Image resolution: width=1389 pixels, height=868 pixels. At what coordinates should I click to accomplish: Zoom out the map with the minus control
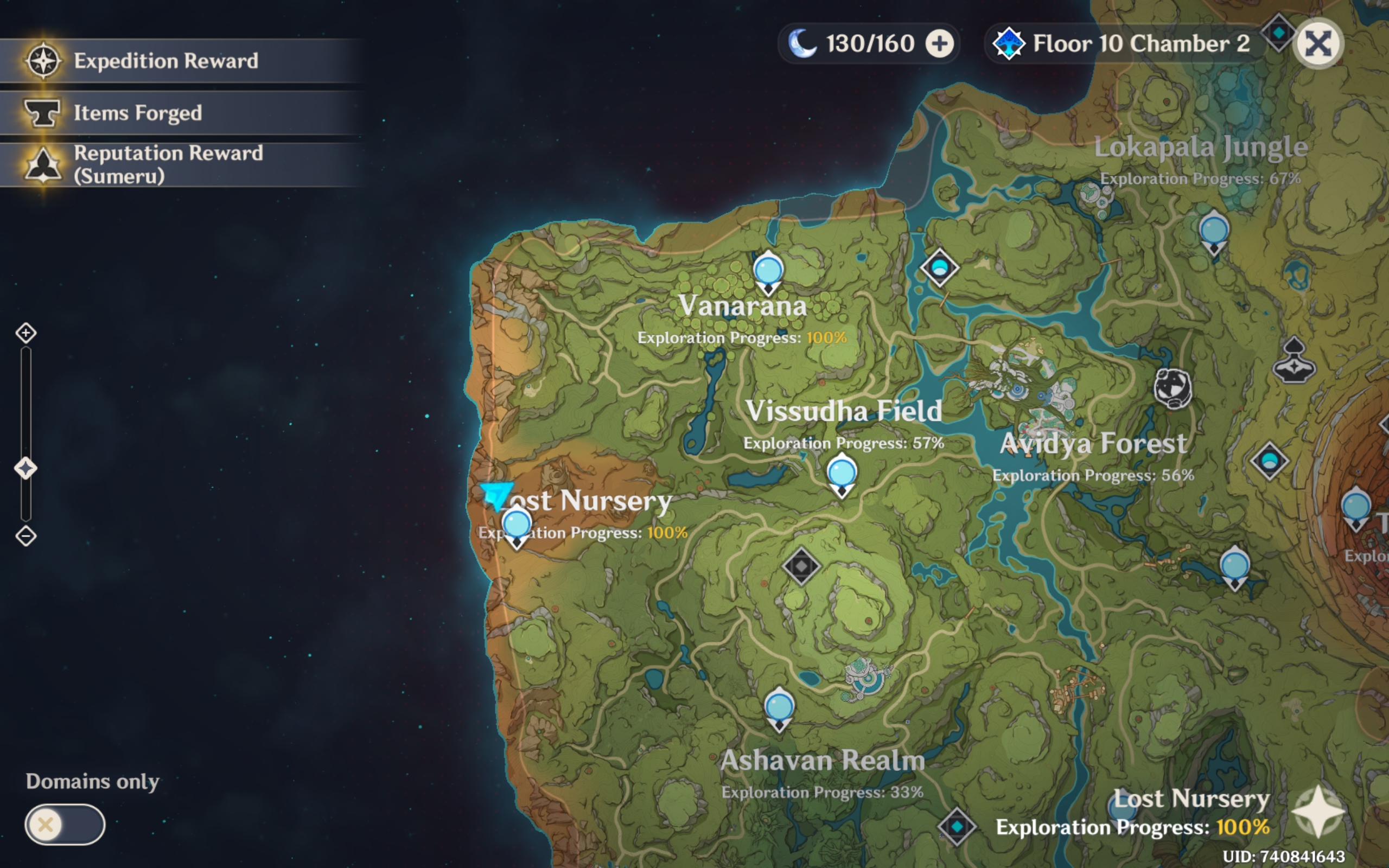tap(26, 536)
